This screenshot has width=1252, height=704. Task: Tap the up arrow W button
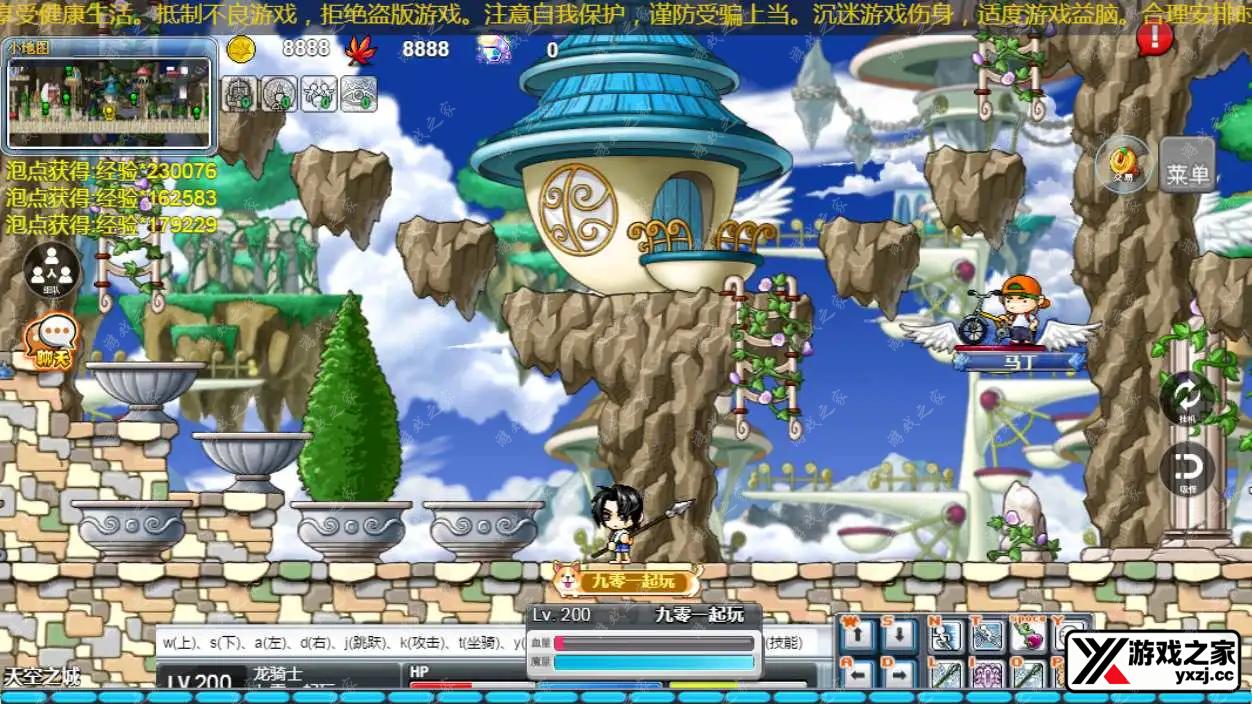[x=858, y=635]
